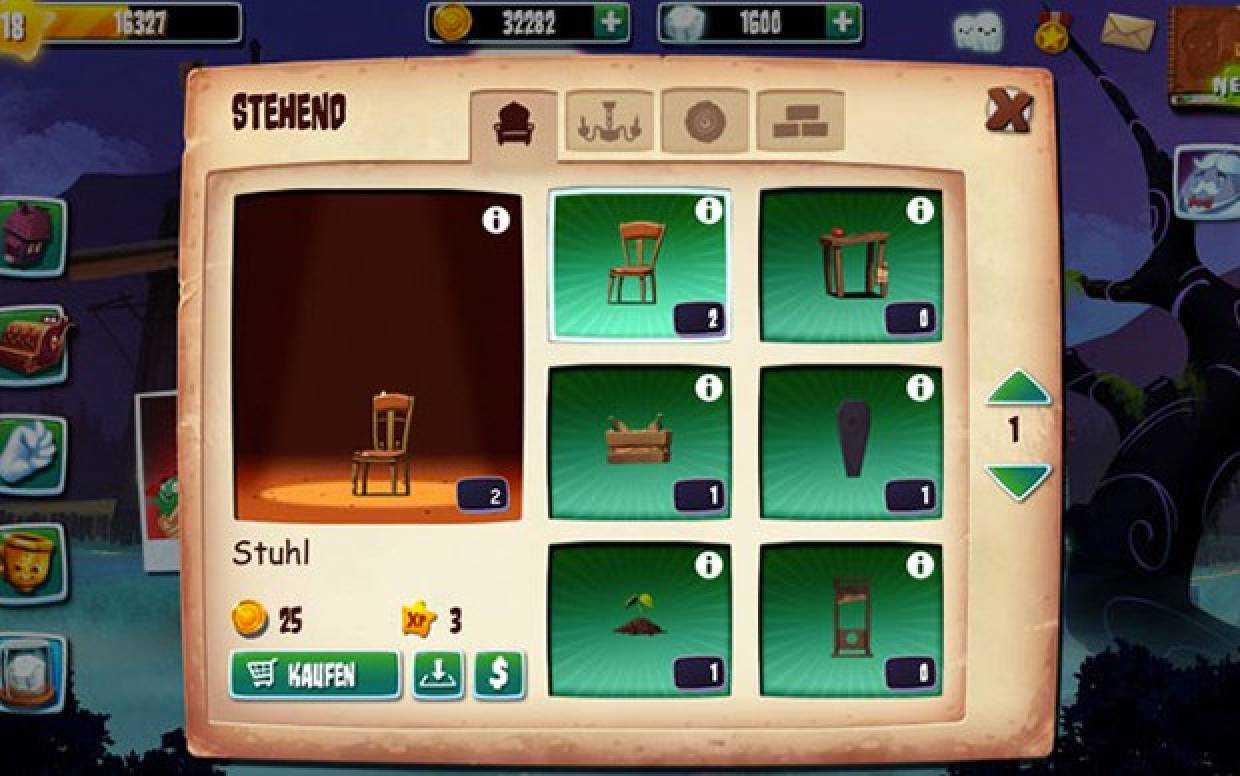Open the chandelier category tab
Image resolution: width=1240 pixels, height=776 pixels.
(609, 124)
